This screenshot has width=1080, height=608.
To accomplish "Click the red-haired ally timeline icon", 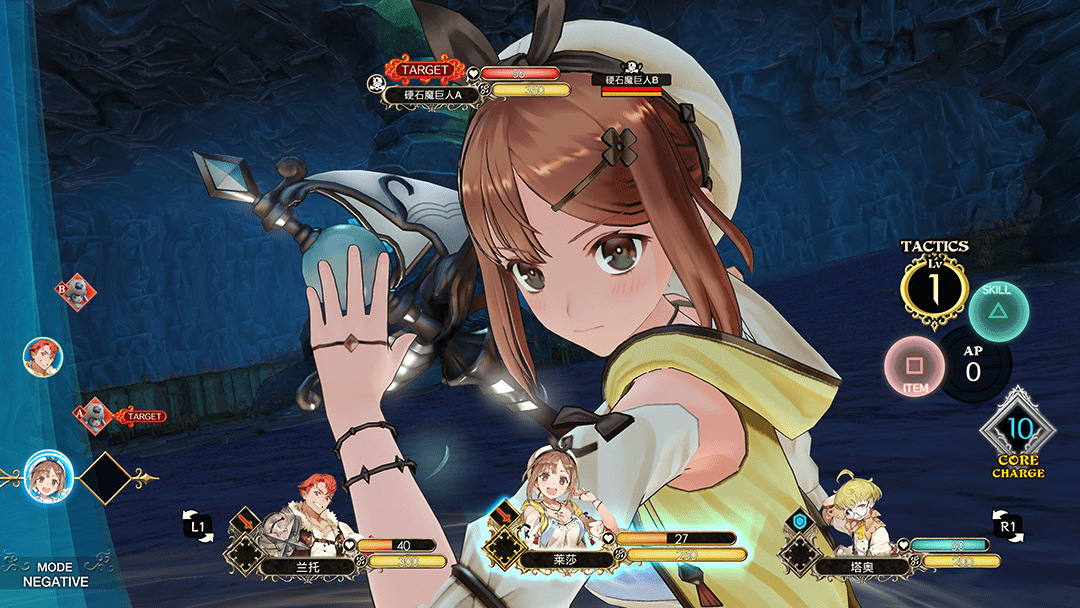I will 42,356.
